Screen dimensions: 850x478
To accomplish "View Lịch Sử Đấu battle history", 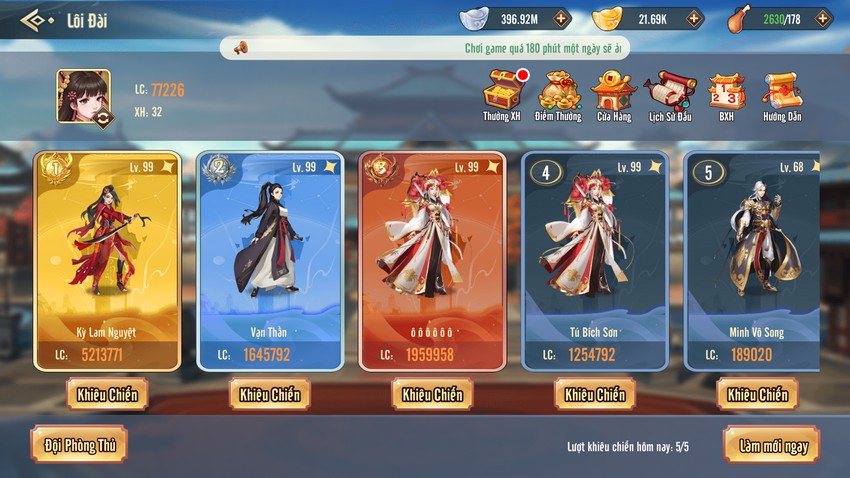I will [670, 92].
